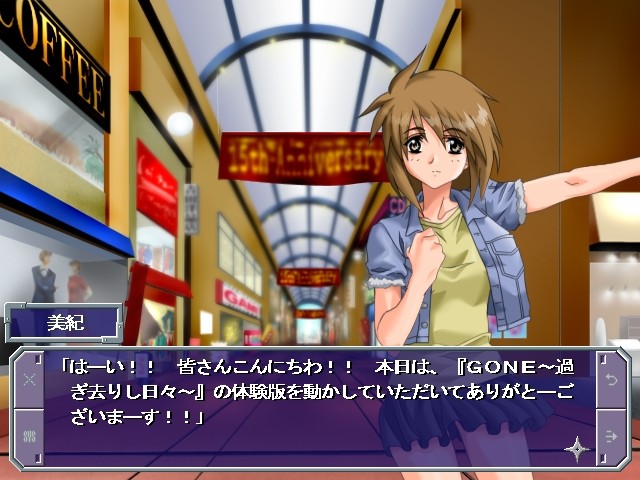640x480 pixels.
Task: Activate the right-arrow skip button
Action: point(612,435)
